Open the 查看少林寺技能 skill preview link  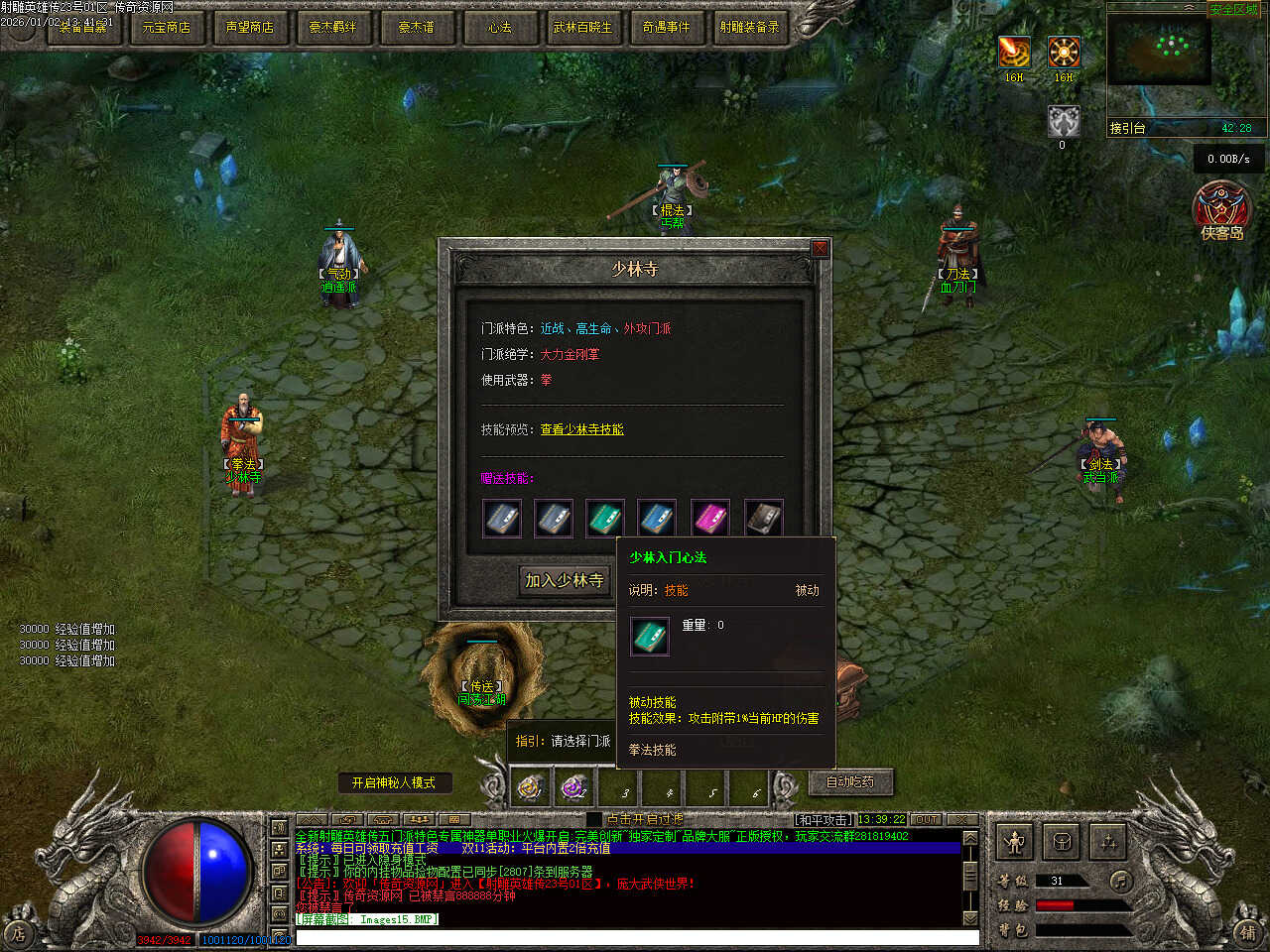pyautogui.click(x=582, y=429)
